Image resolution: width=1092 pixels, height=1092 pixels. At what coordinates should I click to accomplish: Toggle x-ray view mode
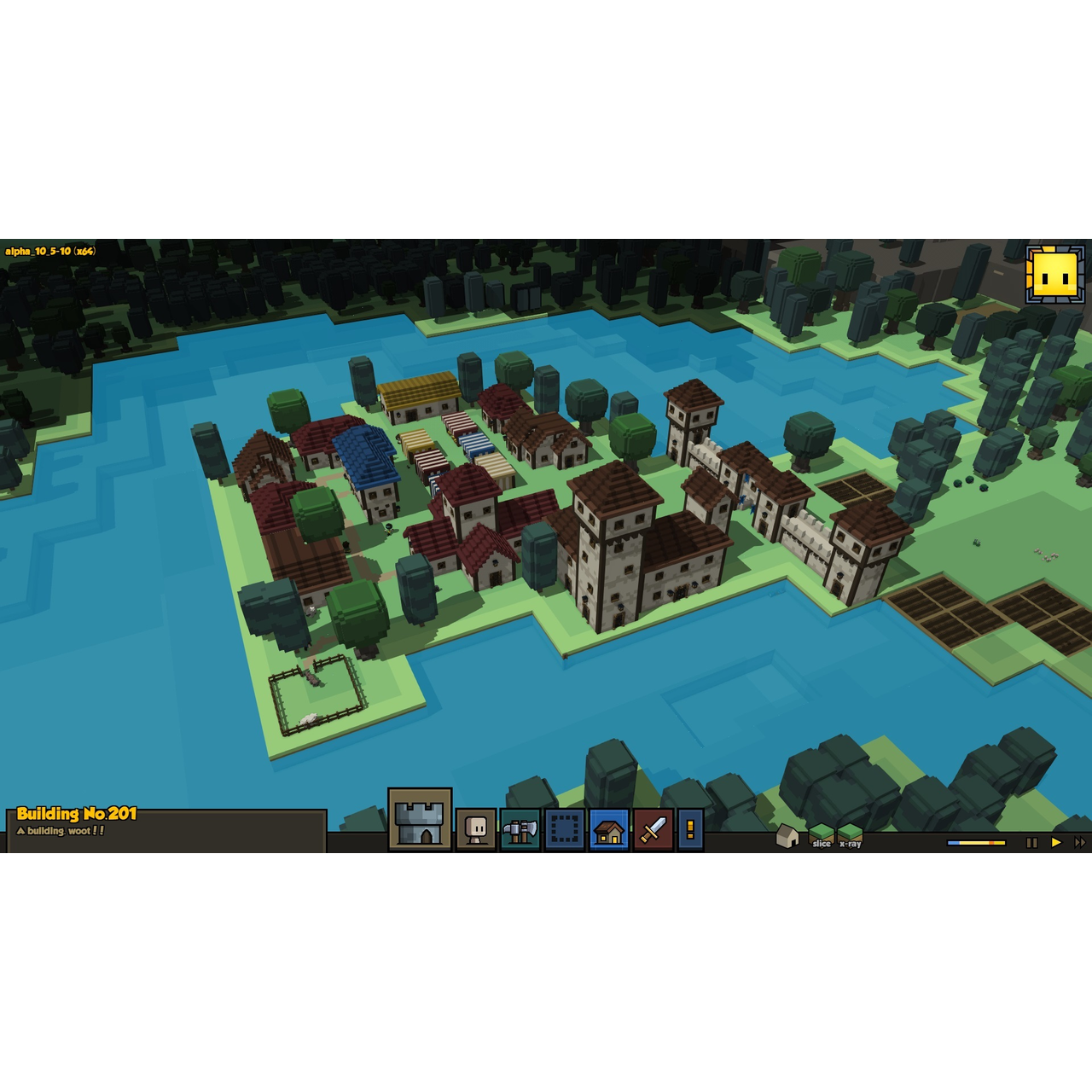pos(850,836)
